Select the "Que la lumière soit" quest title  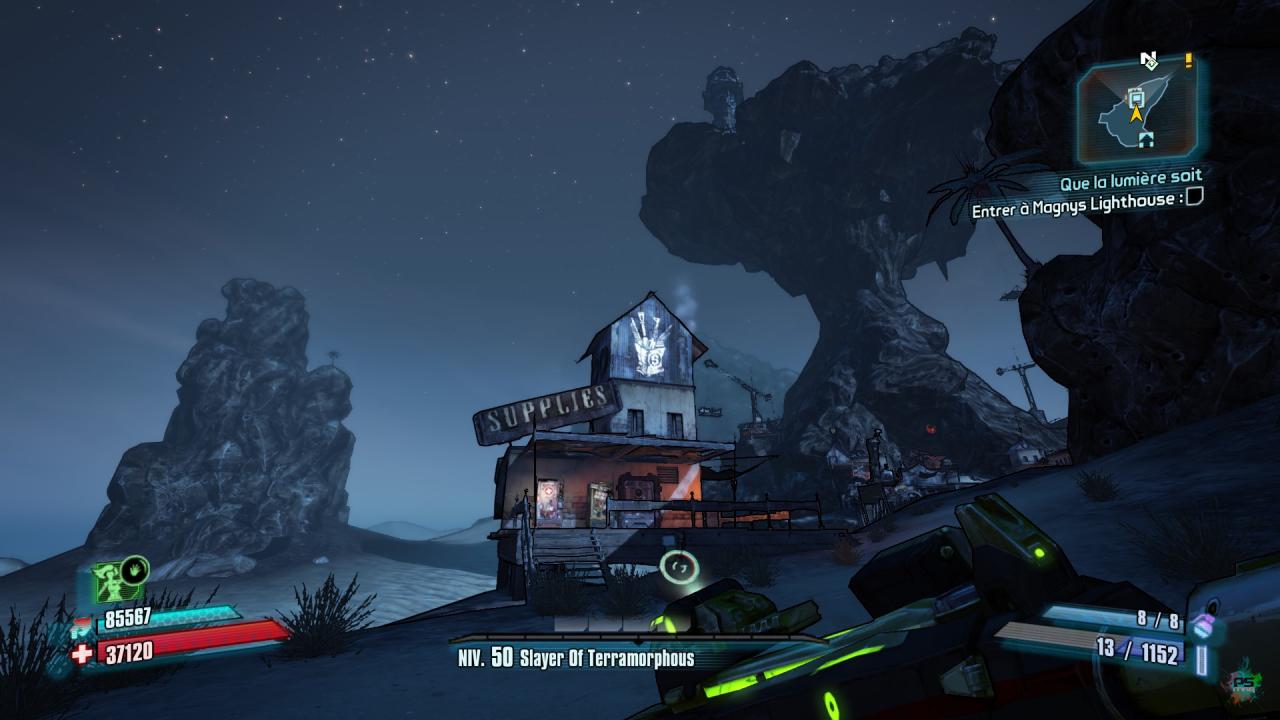[x=1131, y=181]
